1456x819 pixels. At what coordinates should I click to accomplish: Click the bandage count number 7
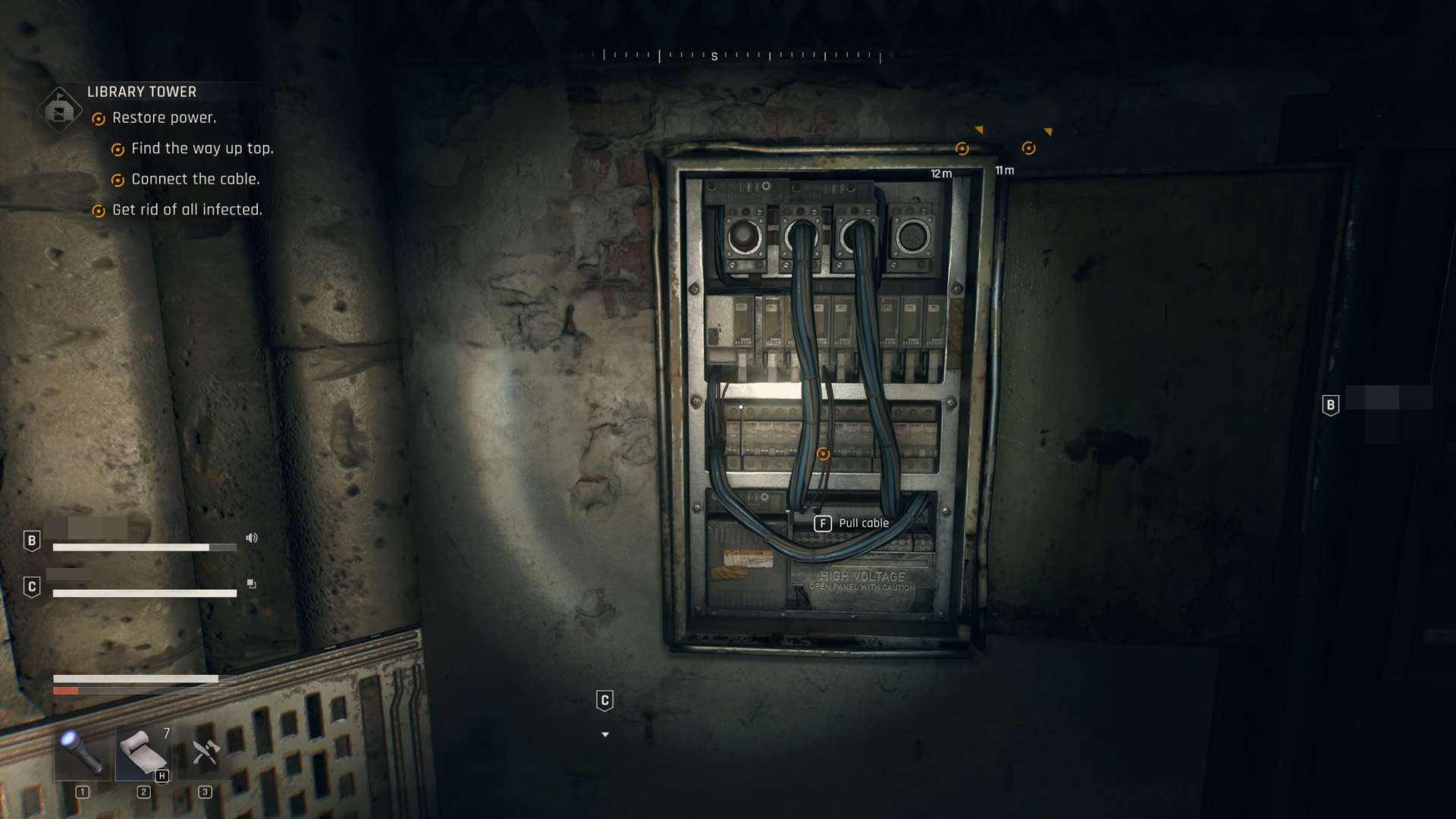[x=167, y=733]
